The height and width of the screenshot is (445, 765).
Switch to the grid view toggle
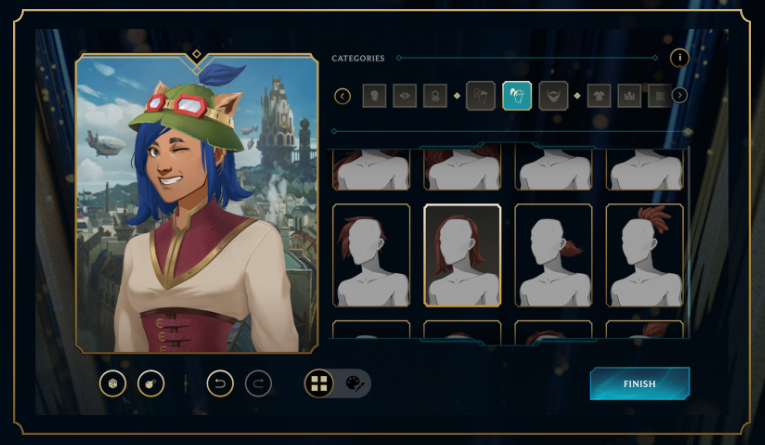click(319, 383)
